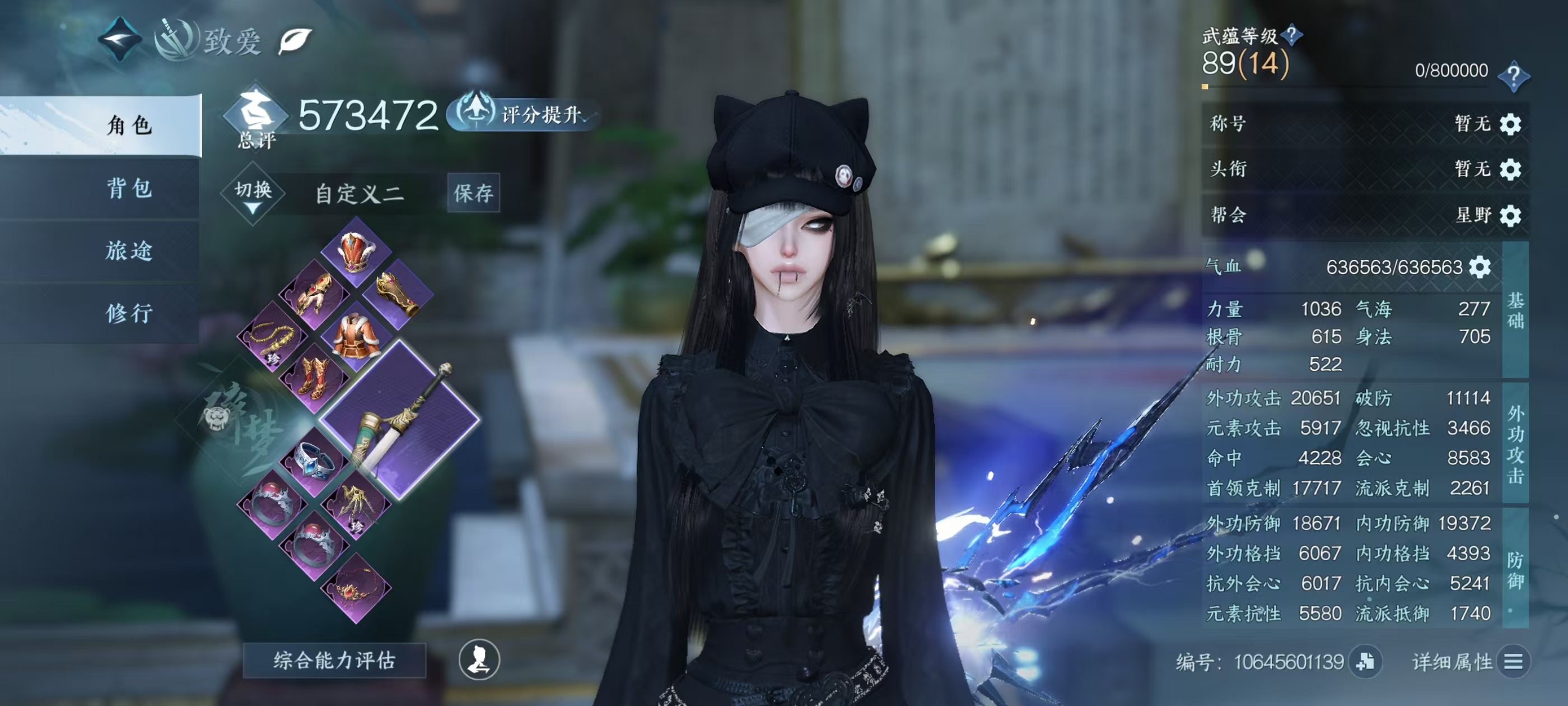
Task: Open the 综合能力评估 panel
Action: [334, 660]
